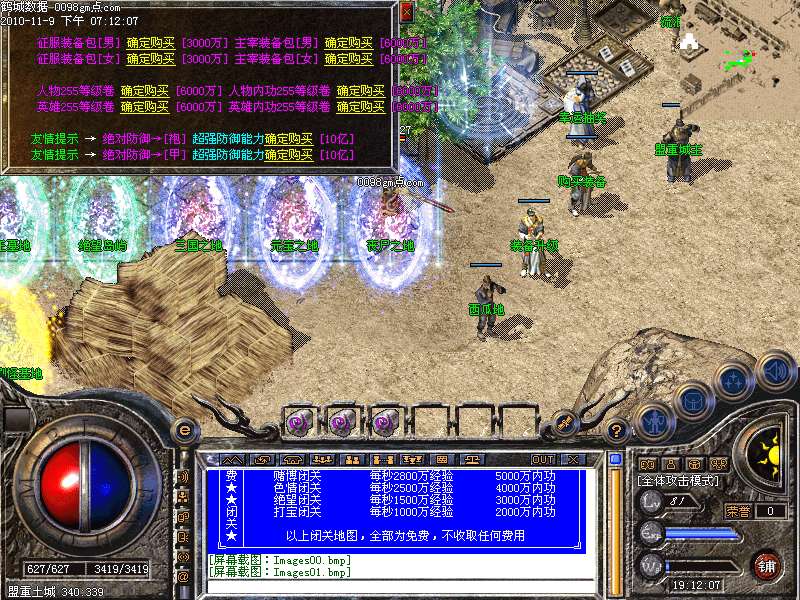Click the OUT button on chat toolbar
800x600 pixels.
pos(543,459)
